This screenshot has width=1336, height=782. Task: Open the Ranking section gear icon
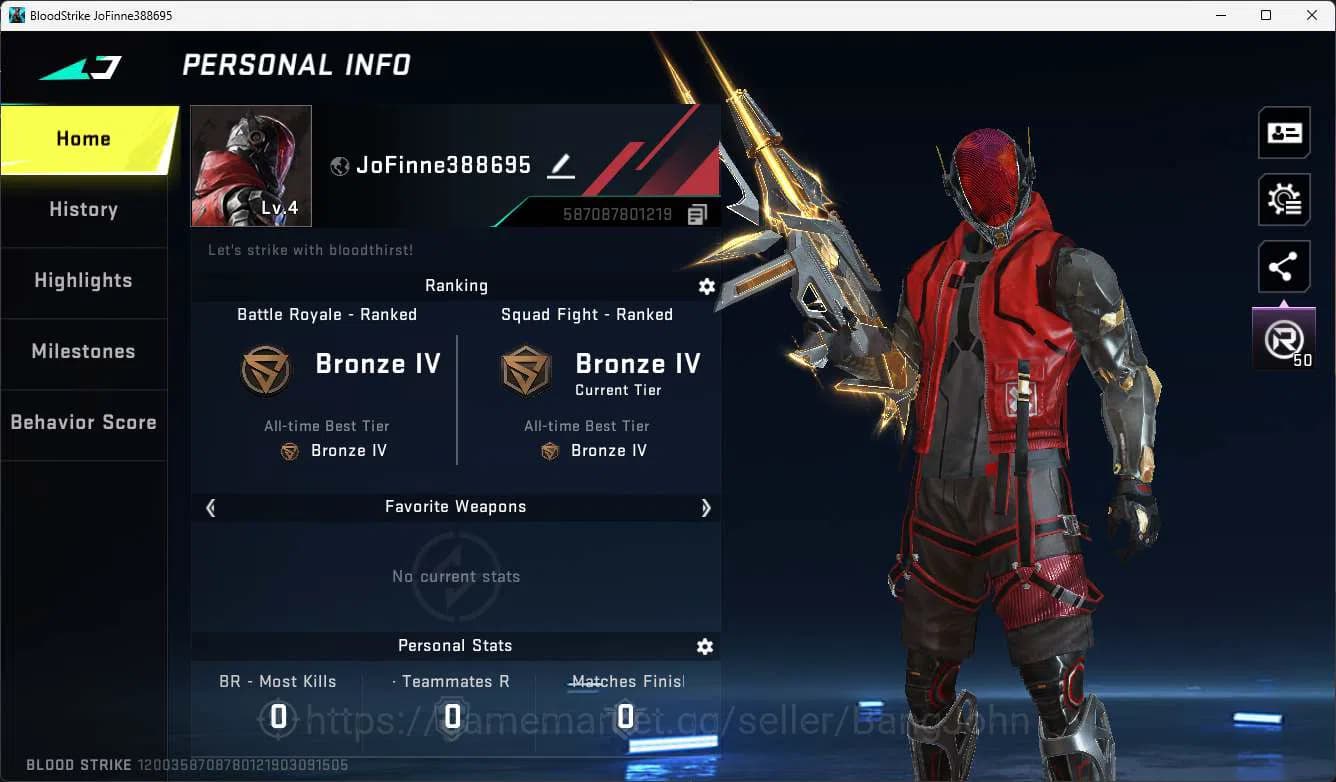[707, 287]
